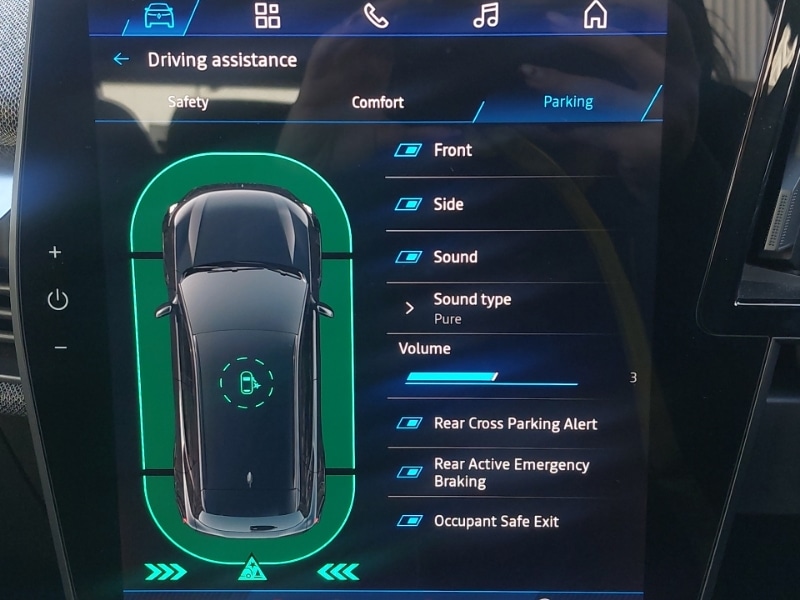
Task: Toggle the Side parking sensor
Action: pyautogui.click(x=408, y=204)
